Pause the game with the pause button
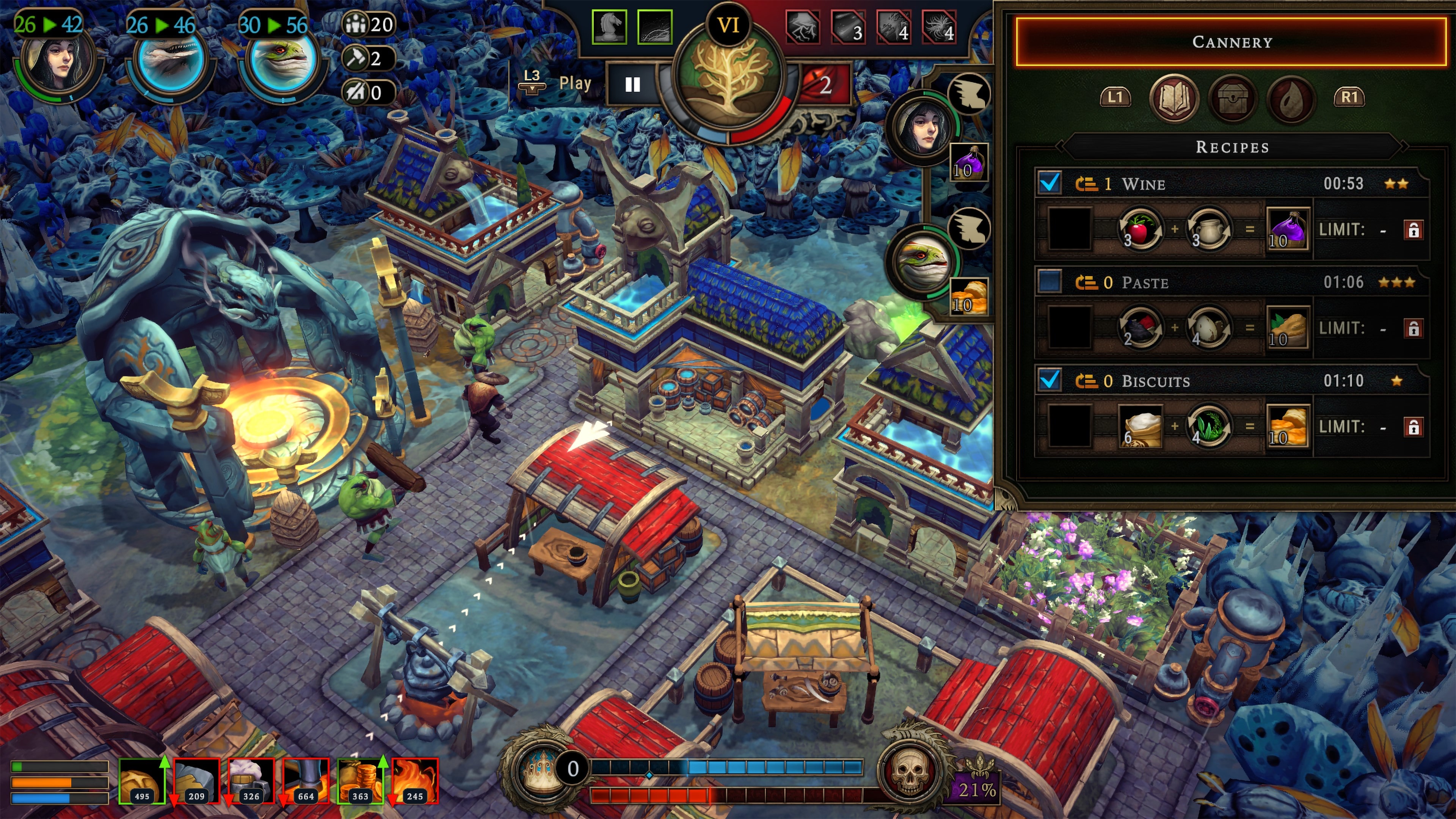This screenshot has width=1456, height=819. 632,85
